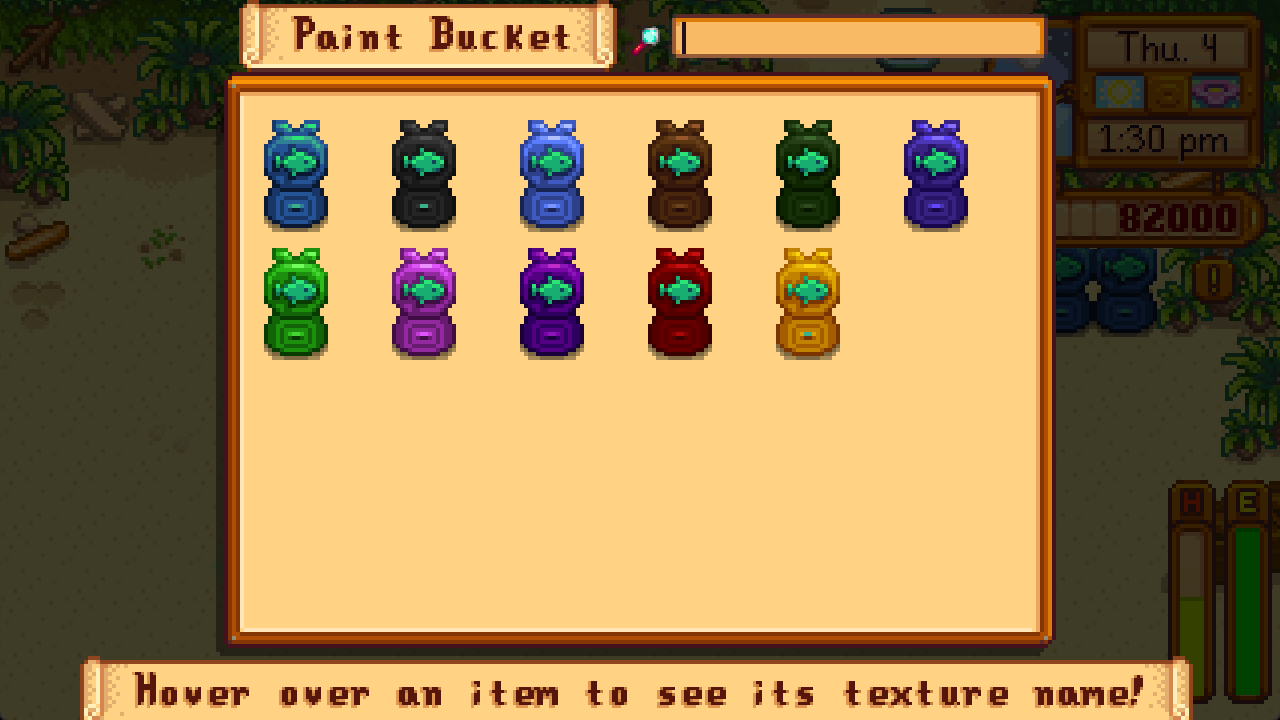This screenshot has height=720, width=1280.
Task: Click the magnifying glass search icon
Action: pyautogui.click(x=650, y=36)
